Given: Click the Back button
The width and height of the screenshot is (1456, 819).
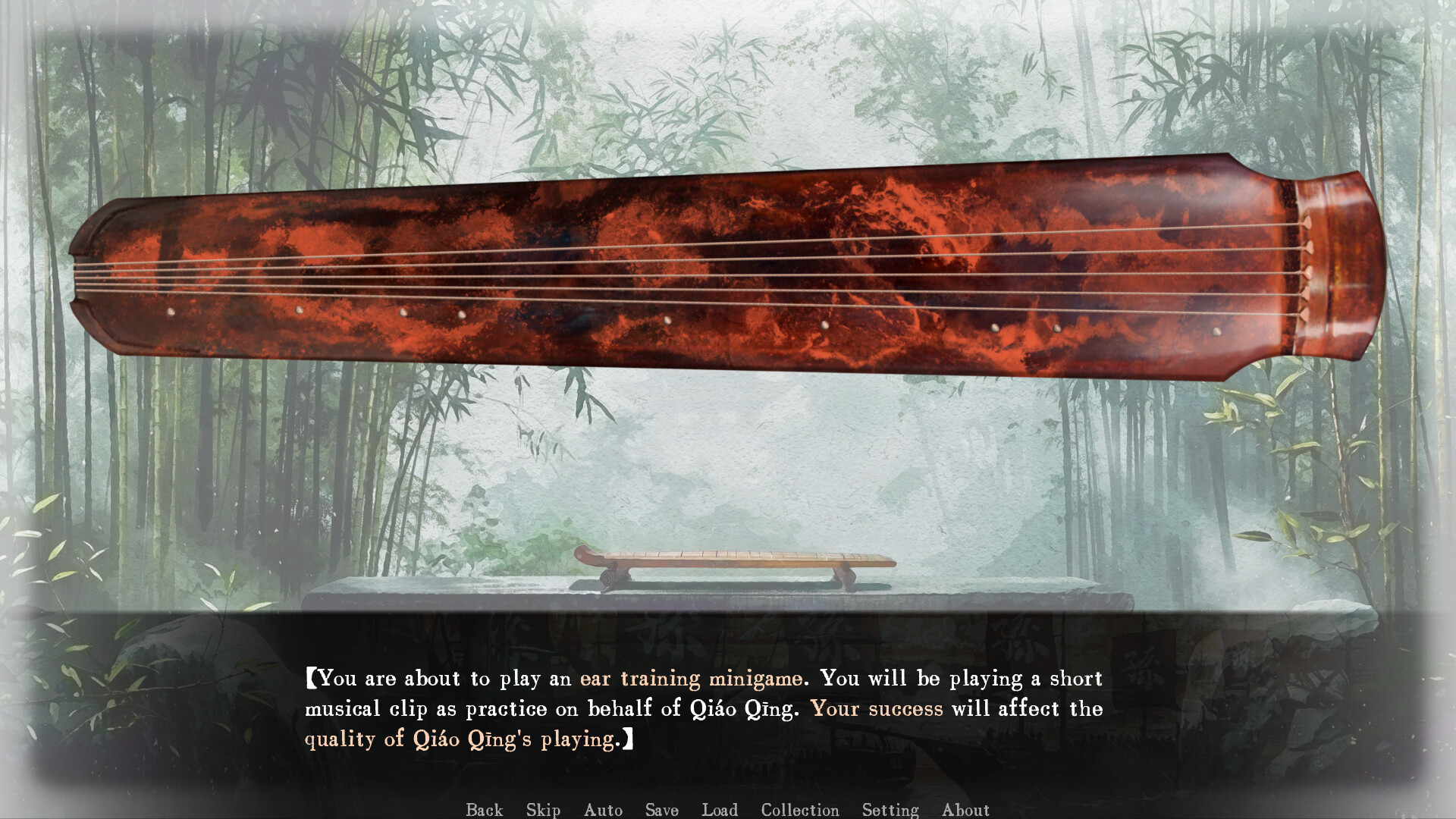Looking at the screenshot, I should pyautogui.click(x=484, y=810).
